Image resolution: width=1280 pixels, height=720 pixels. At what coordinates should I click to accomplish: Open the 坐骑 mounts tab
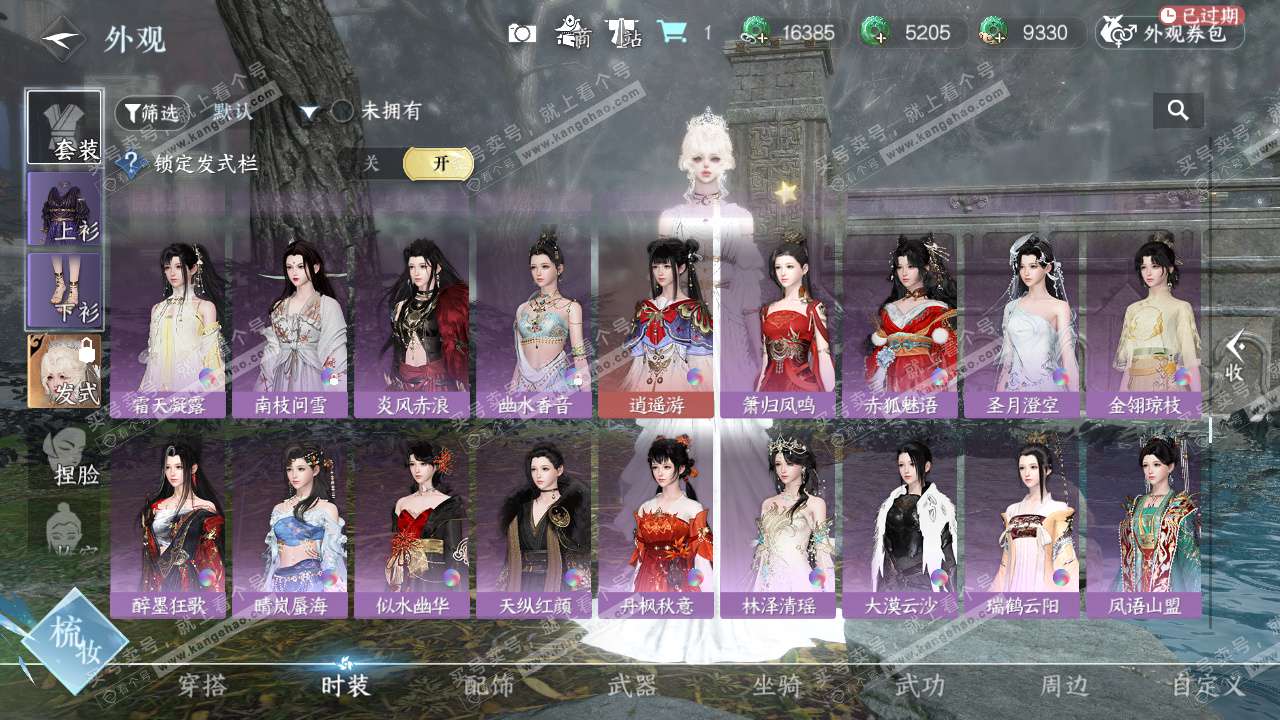coord(777,685)
